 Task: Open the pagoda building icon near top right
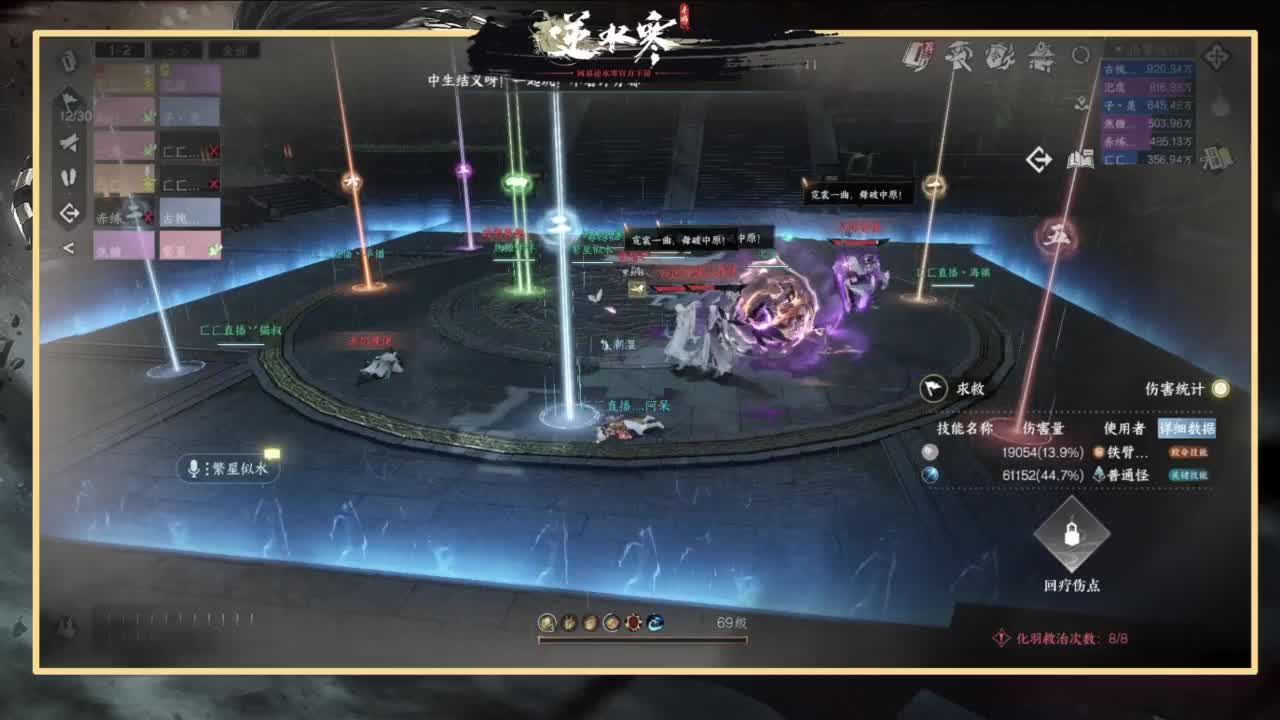[x=1041, y=58]
